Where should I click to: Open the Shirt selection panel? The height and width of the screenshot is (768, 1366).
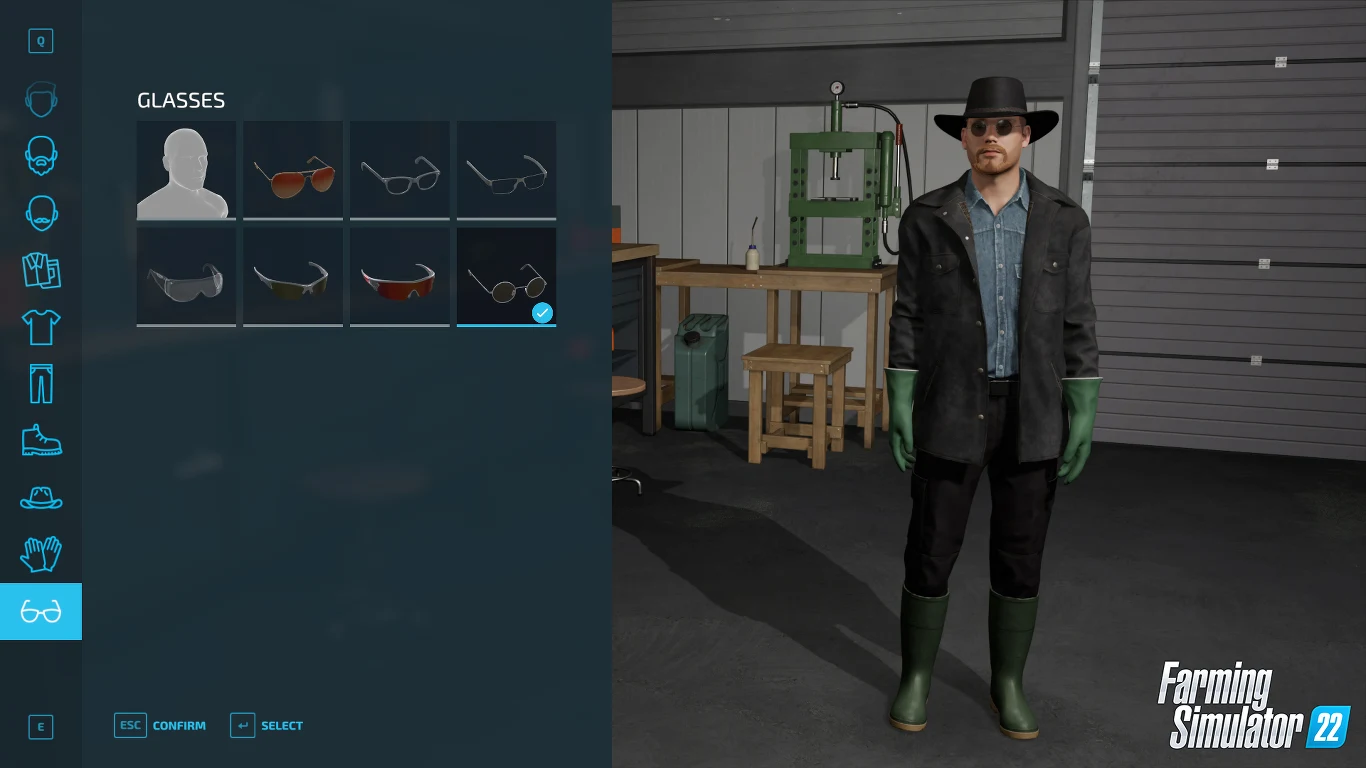pos(41,327)
